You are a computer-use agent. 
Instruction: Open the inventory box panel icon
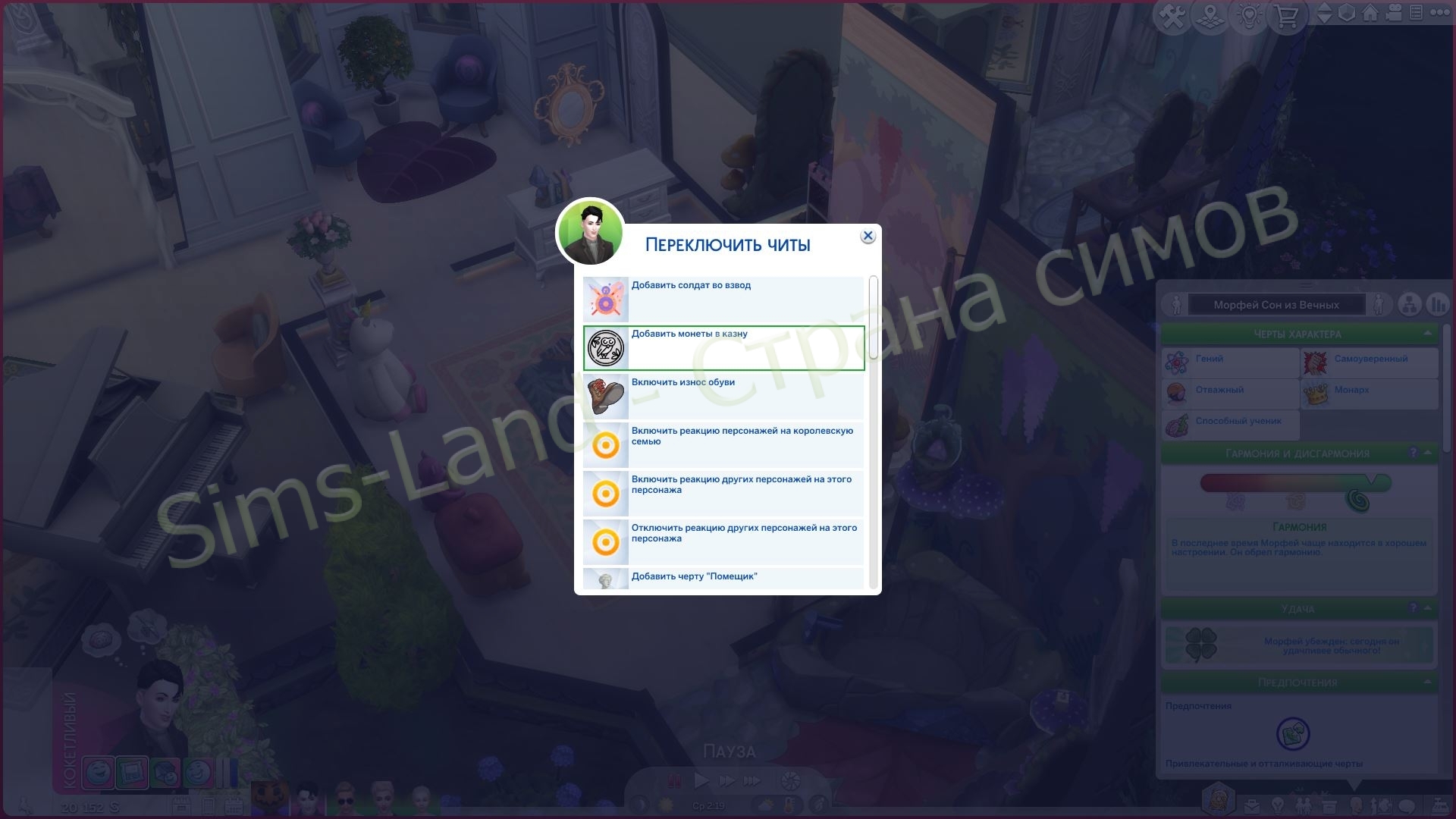click(1329, 805)
